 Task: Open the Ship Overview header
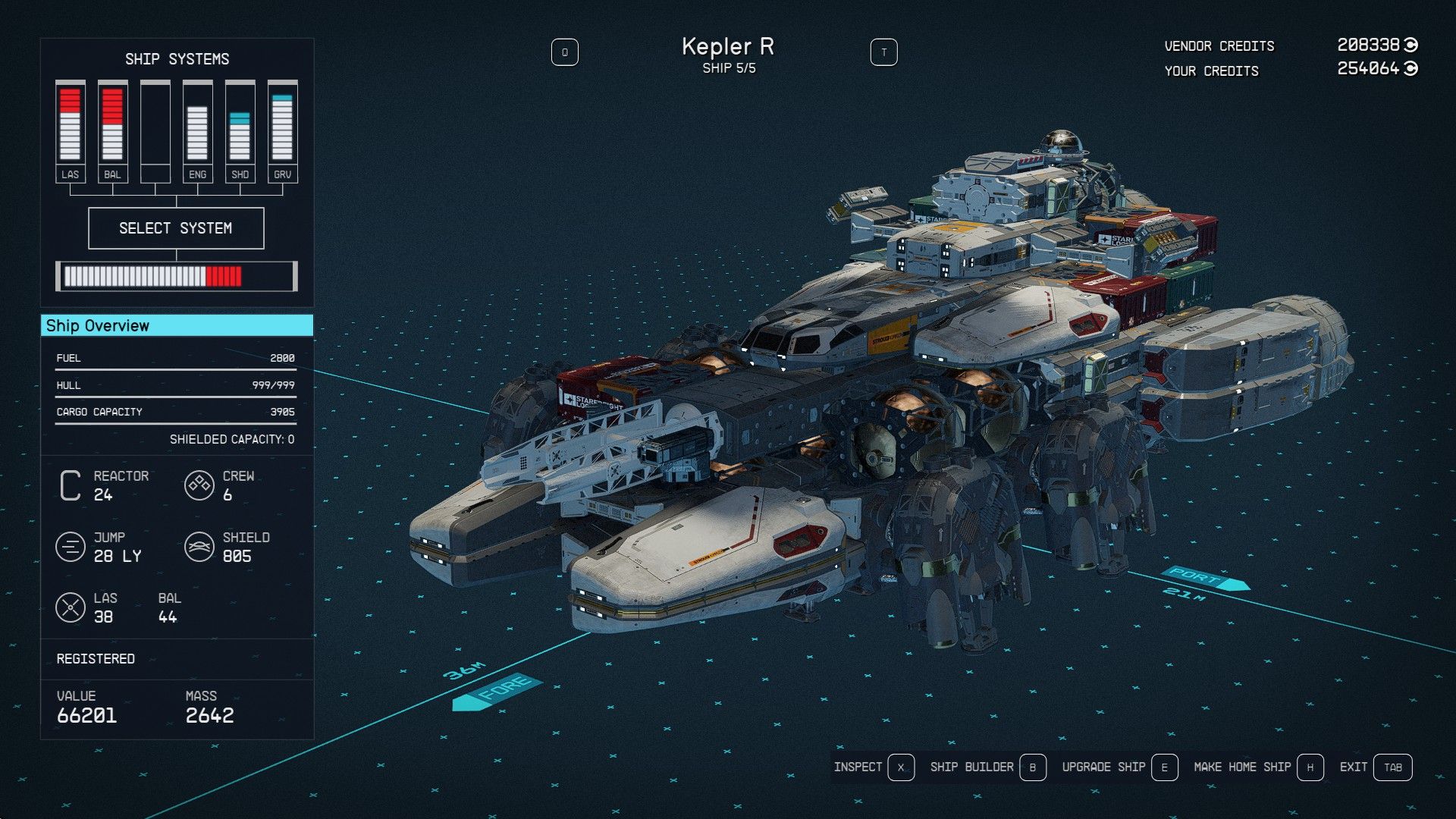pyautogui.click(x=177, y=325)
